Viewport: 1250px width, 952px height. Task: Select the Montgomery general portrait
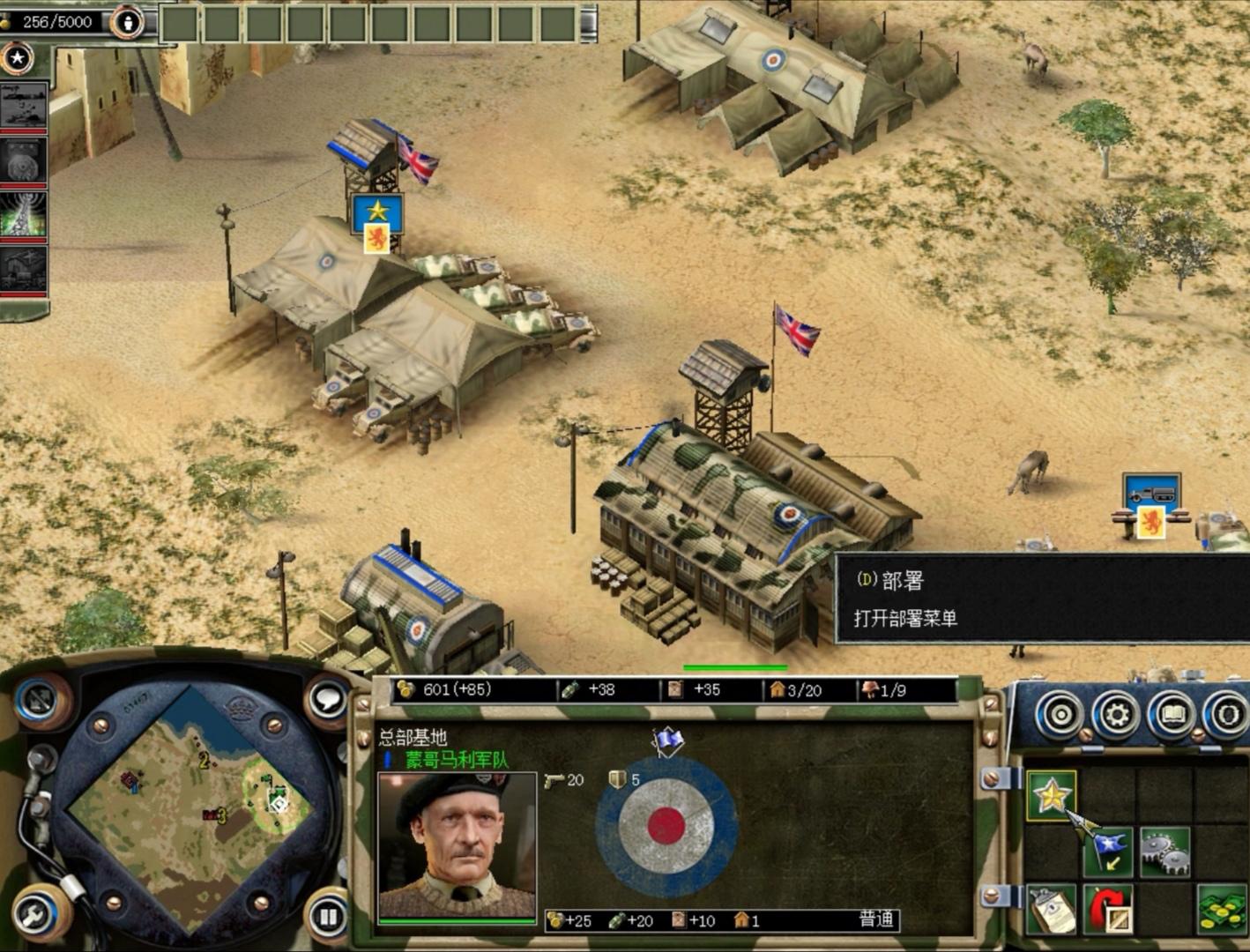pyautogui.click(x=457, y=846)
